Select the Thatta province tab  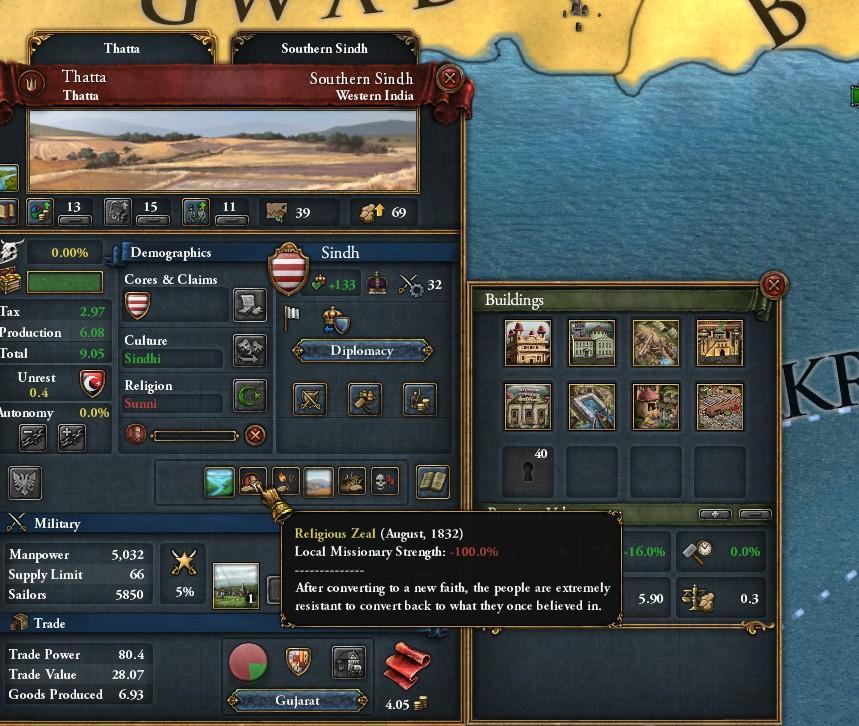point(120,48)
